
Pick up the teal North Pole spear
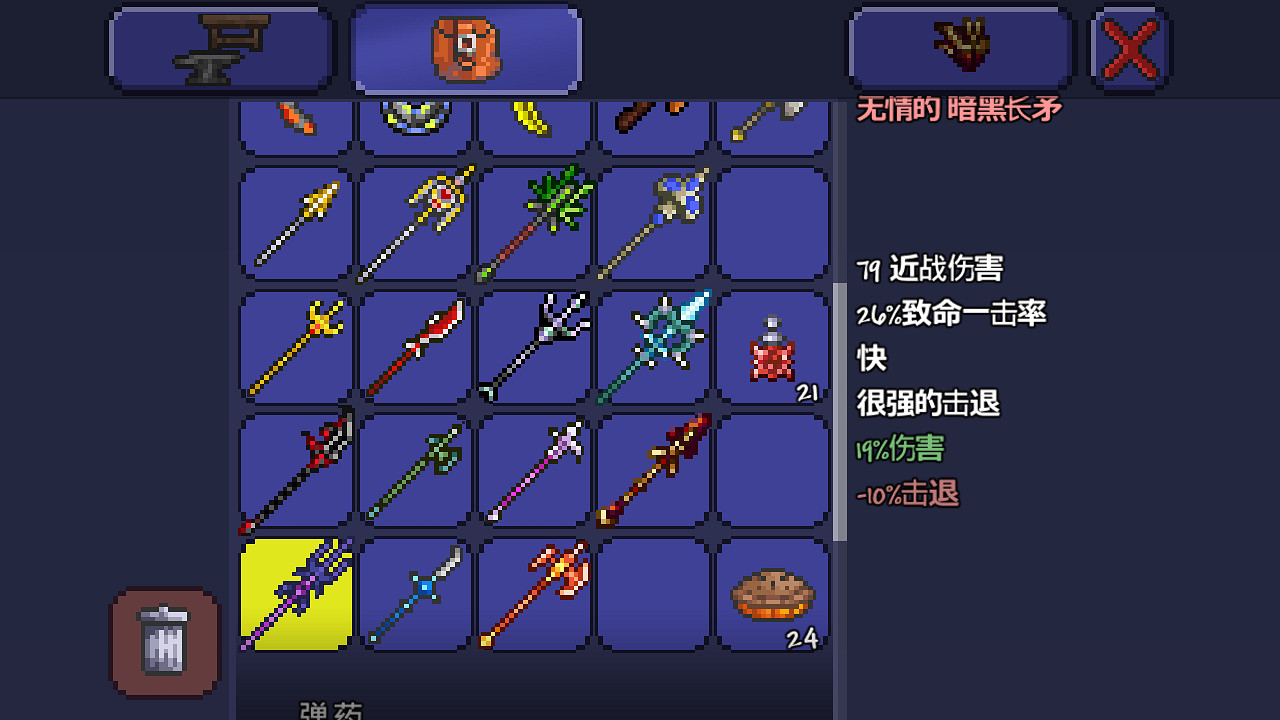click(x=655, y=345)
